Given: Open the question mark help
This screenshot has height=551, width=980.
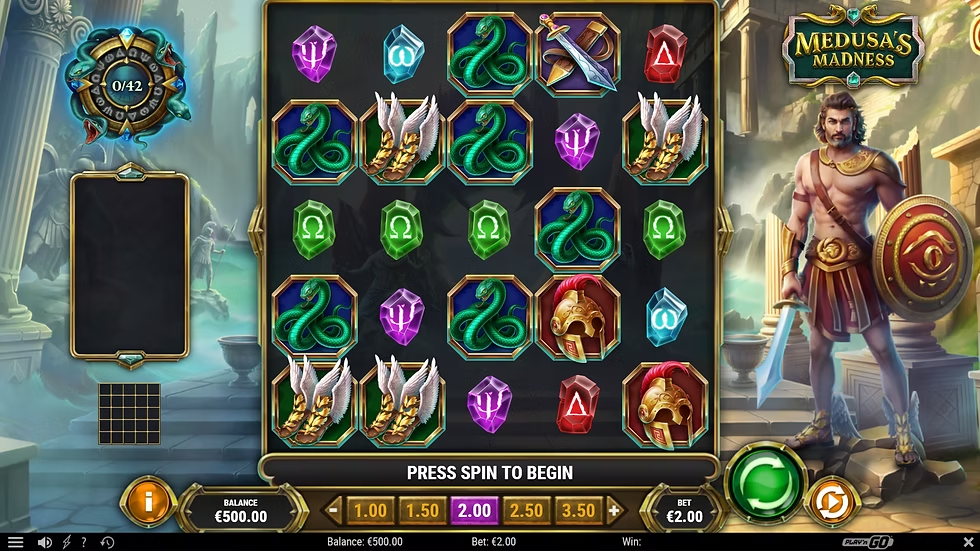Looking at the screenshot, I should pos(84,542).
